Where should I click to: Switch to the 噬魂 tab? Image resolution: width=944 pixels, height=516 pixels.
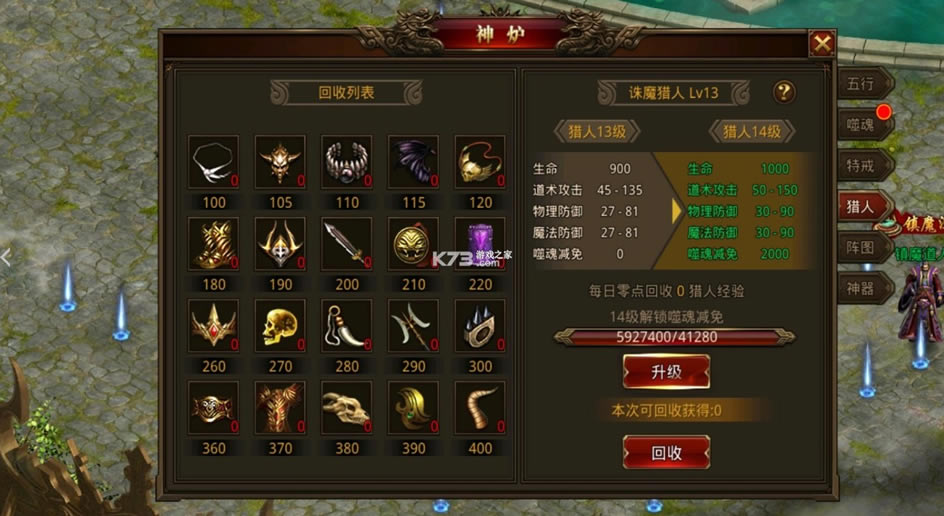tap(860, 125)
